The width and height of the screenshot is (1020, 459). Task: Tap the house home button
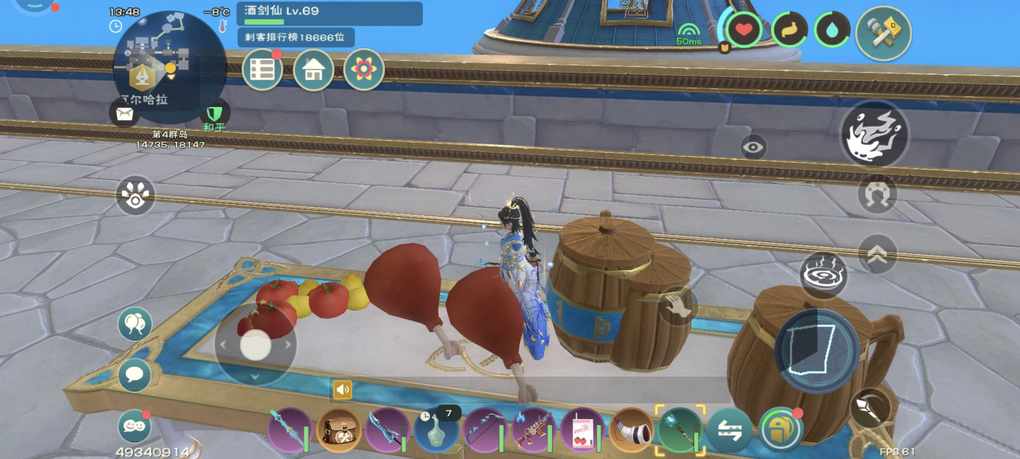313,70
